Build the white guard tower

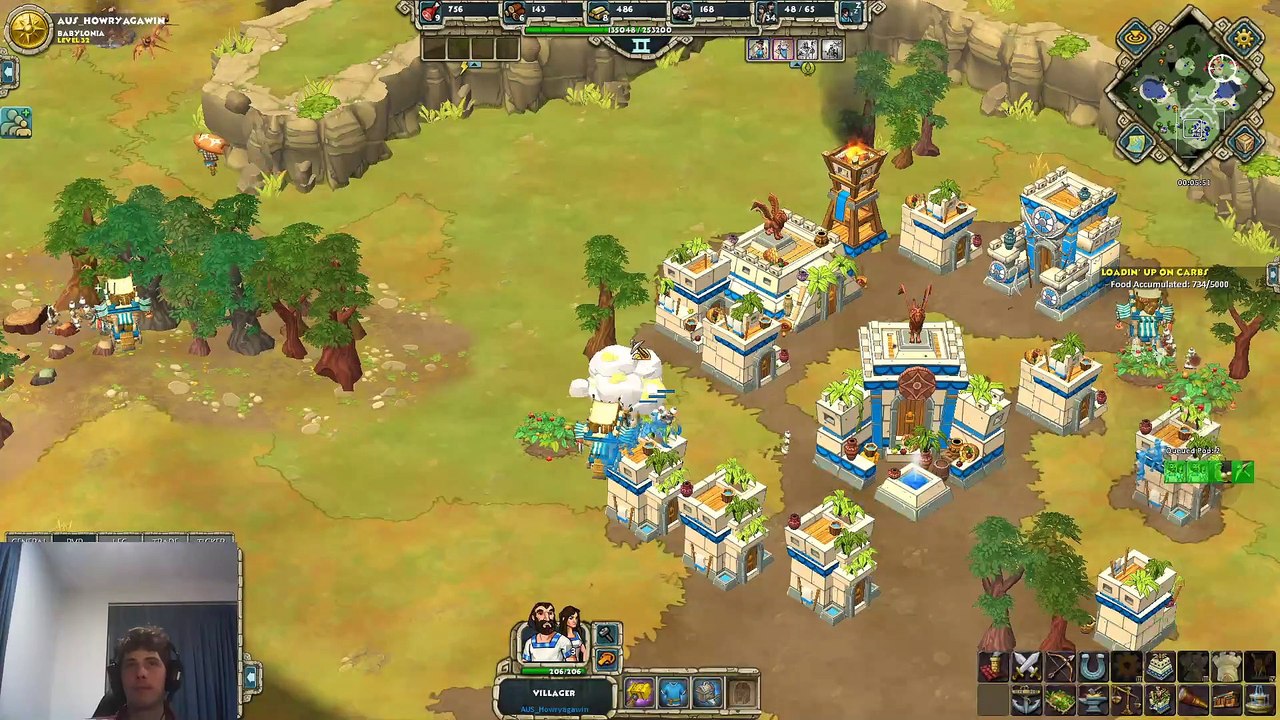(1226, 666)
